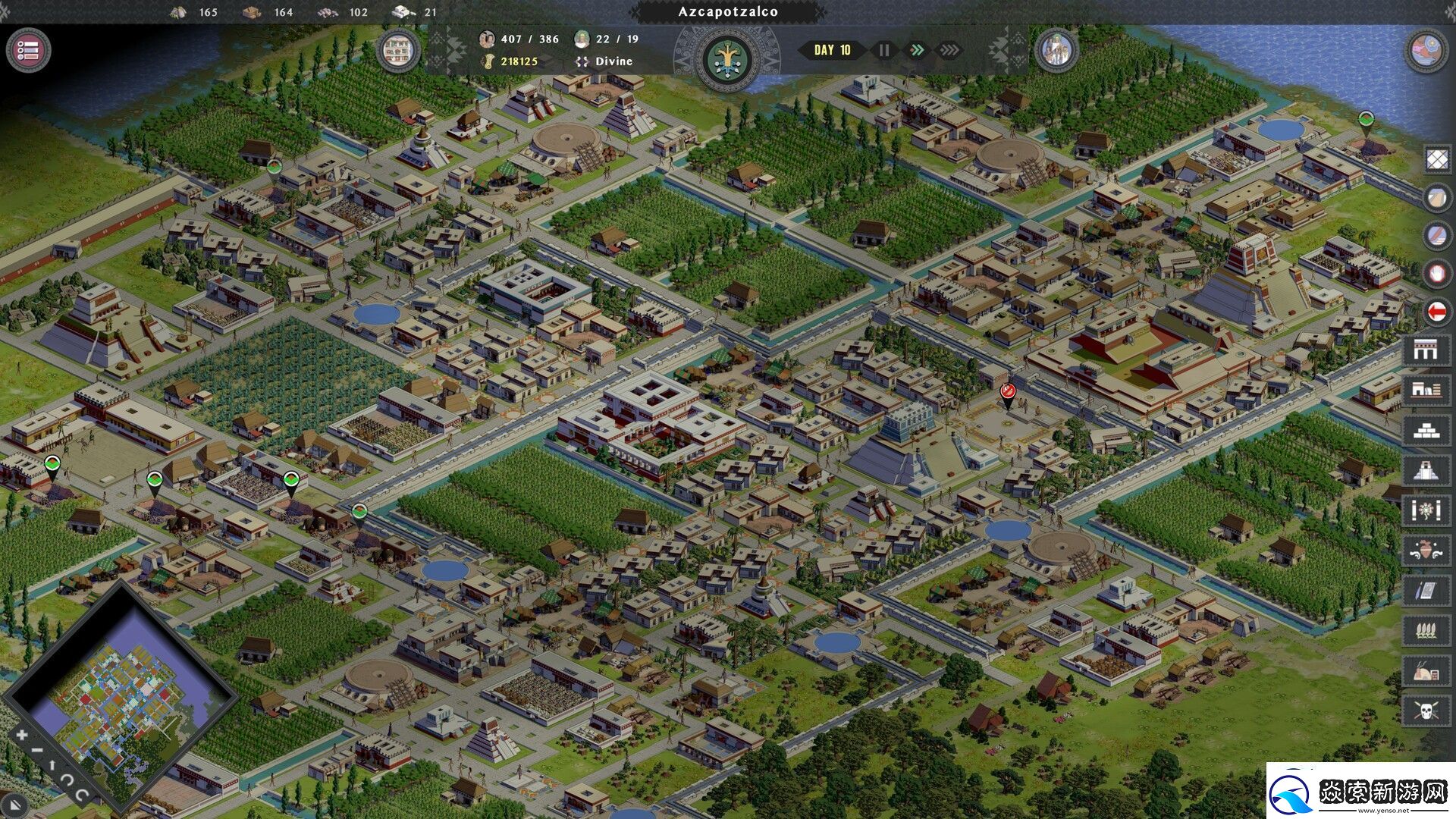1456x819 pixels.
Task: Zoom in with the minimap plus button
Action: coord(22,734)
